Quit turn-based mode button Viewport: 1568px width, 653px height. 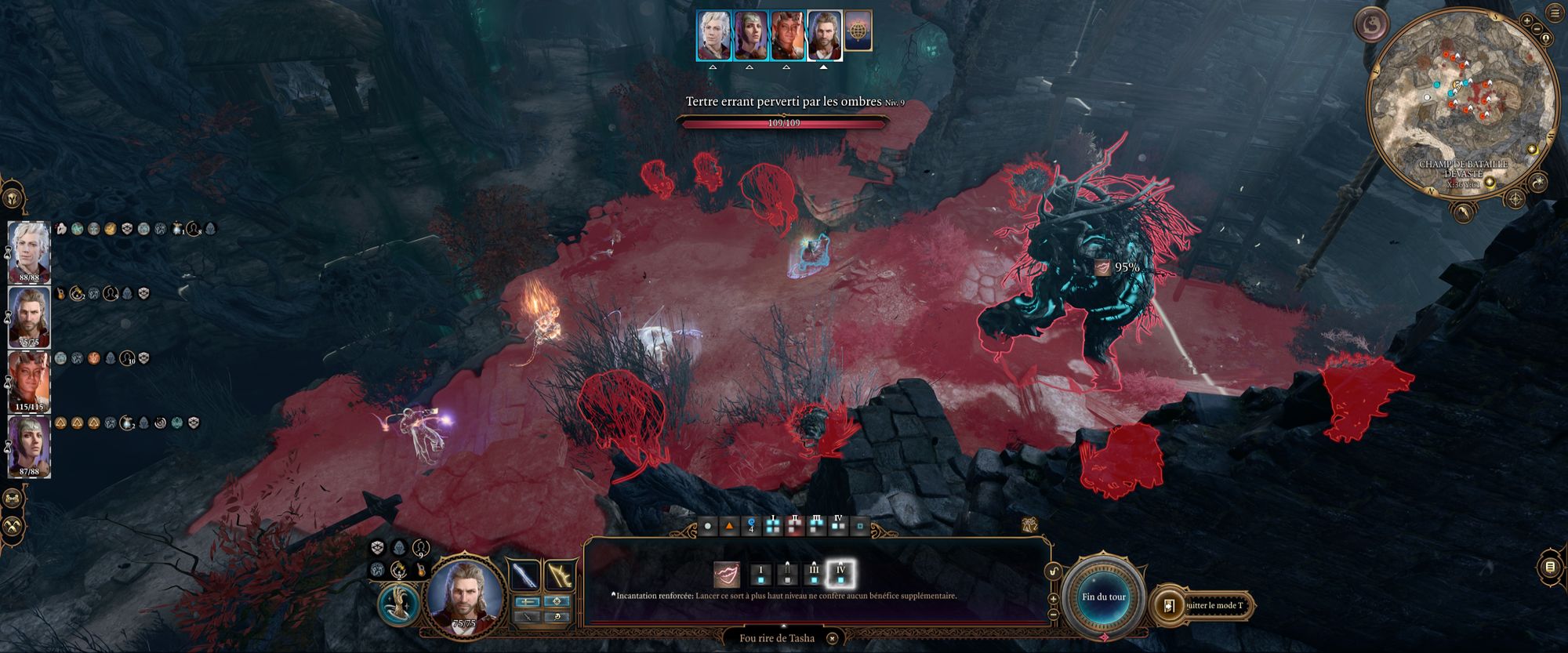click(1203, 605)
